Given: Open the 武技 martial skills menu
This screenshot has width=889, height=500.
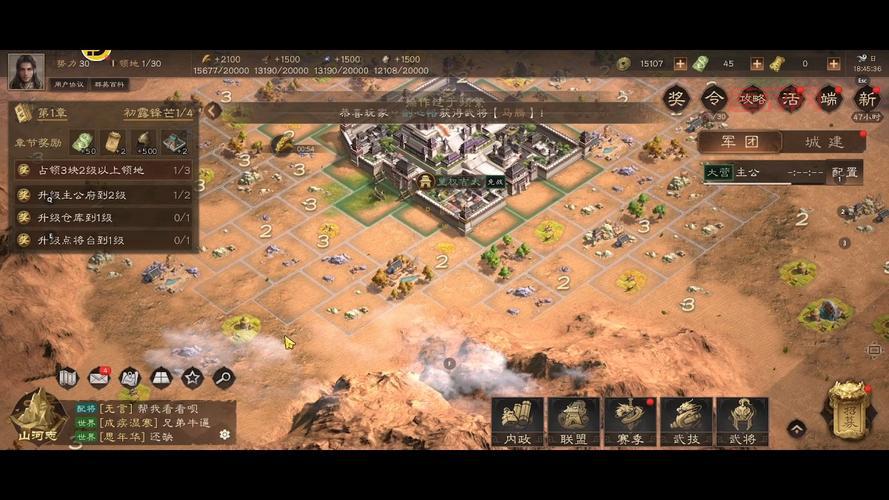Looking at the screenshot, I should [x=686, y=421].
